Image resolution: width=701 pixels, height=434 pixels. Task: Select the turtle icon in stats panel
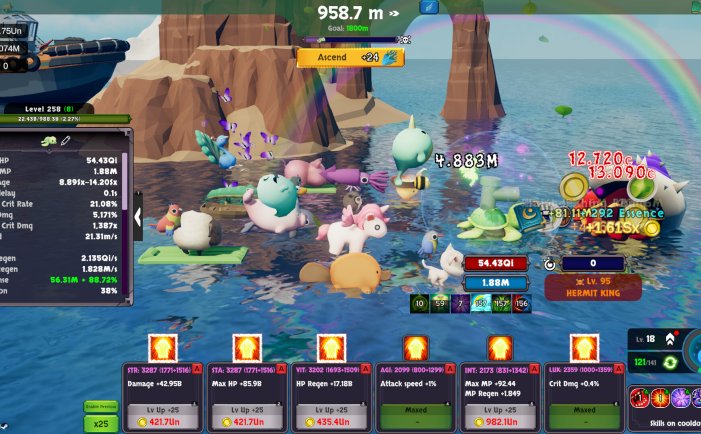coord(48,142)
